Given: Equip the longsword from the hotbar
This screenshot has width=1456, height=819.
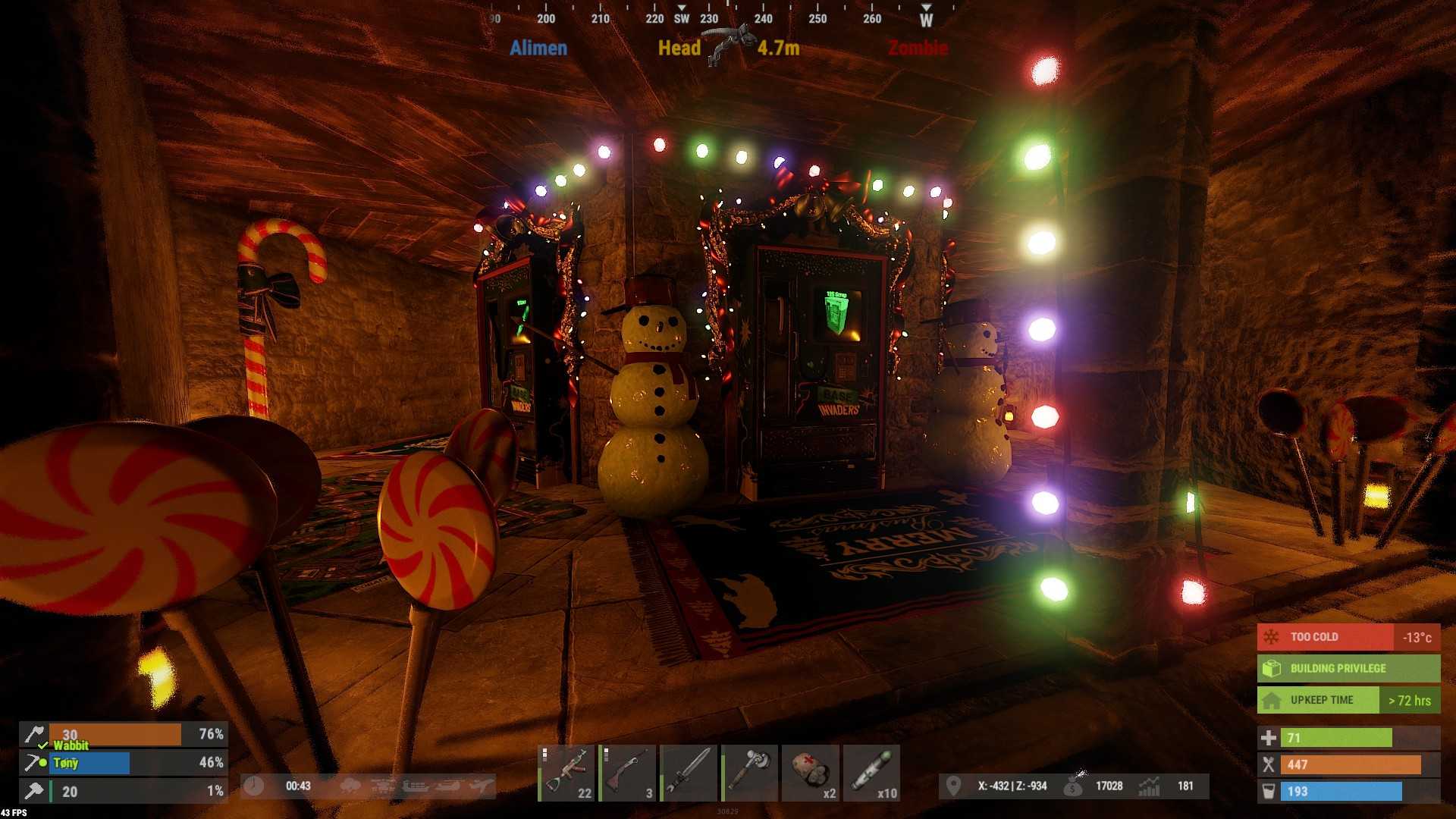Looking at the screenshot, I should click(689, 773).
